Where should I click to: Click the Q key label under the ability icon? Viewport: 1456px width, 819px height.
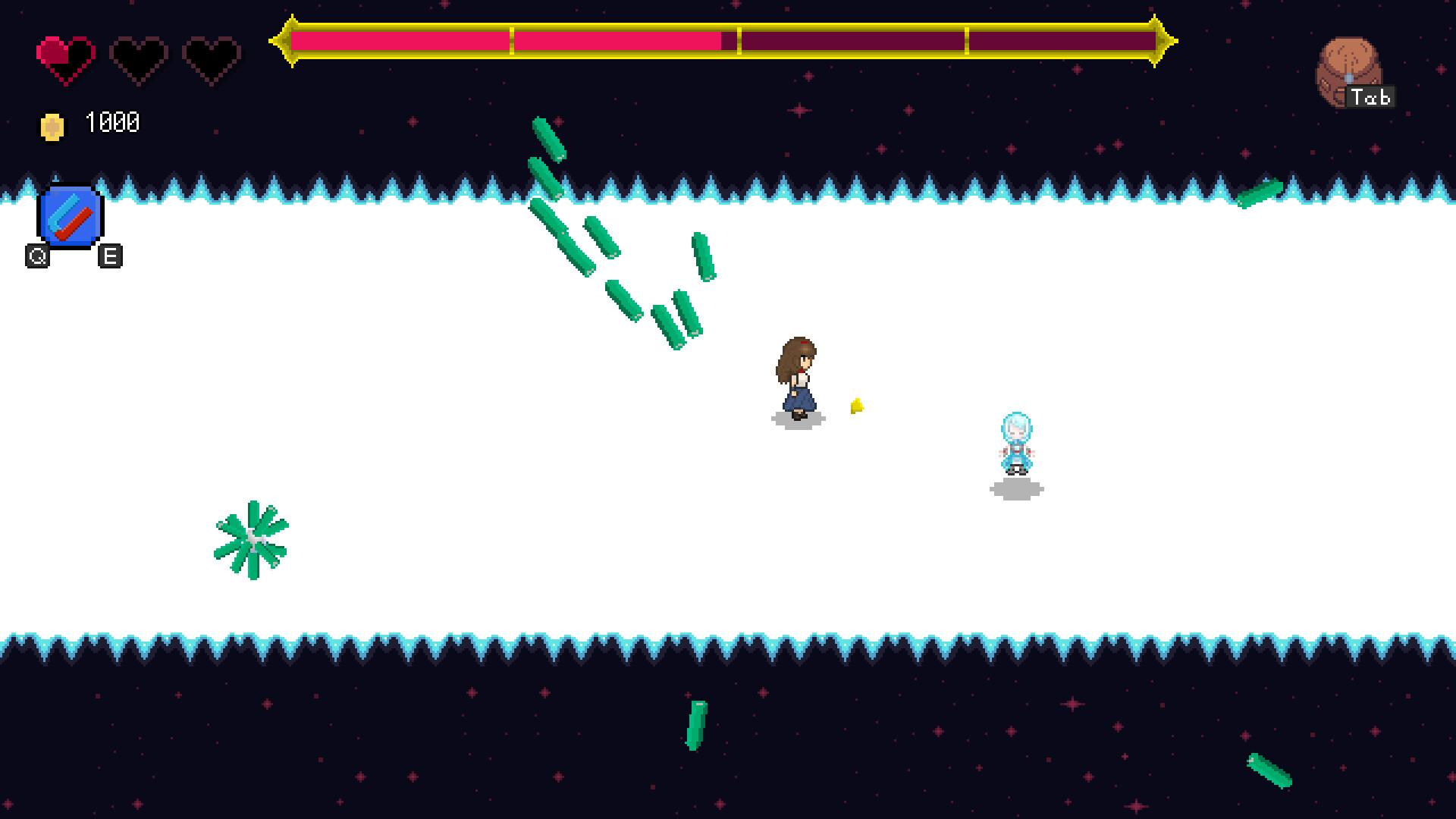coord(36,256)
